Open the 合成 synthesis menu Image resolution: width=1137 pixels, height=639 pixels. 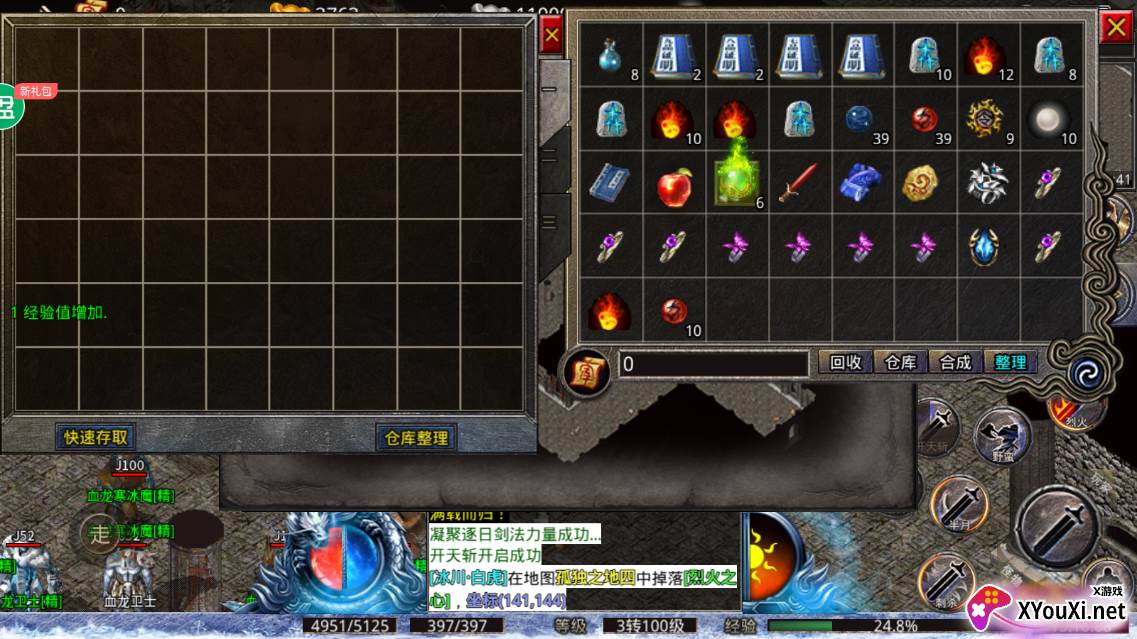tap(955, 362)
